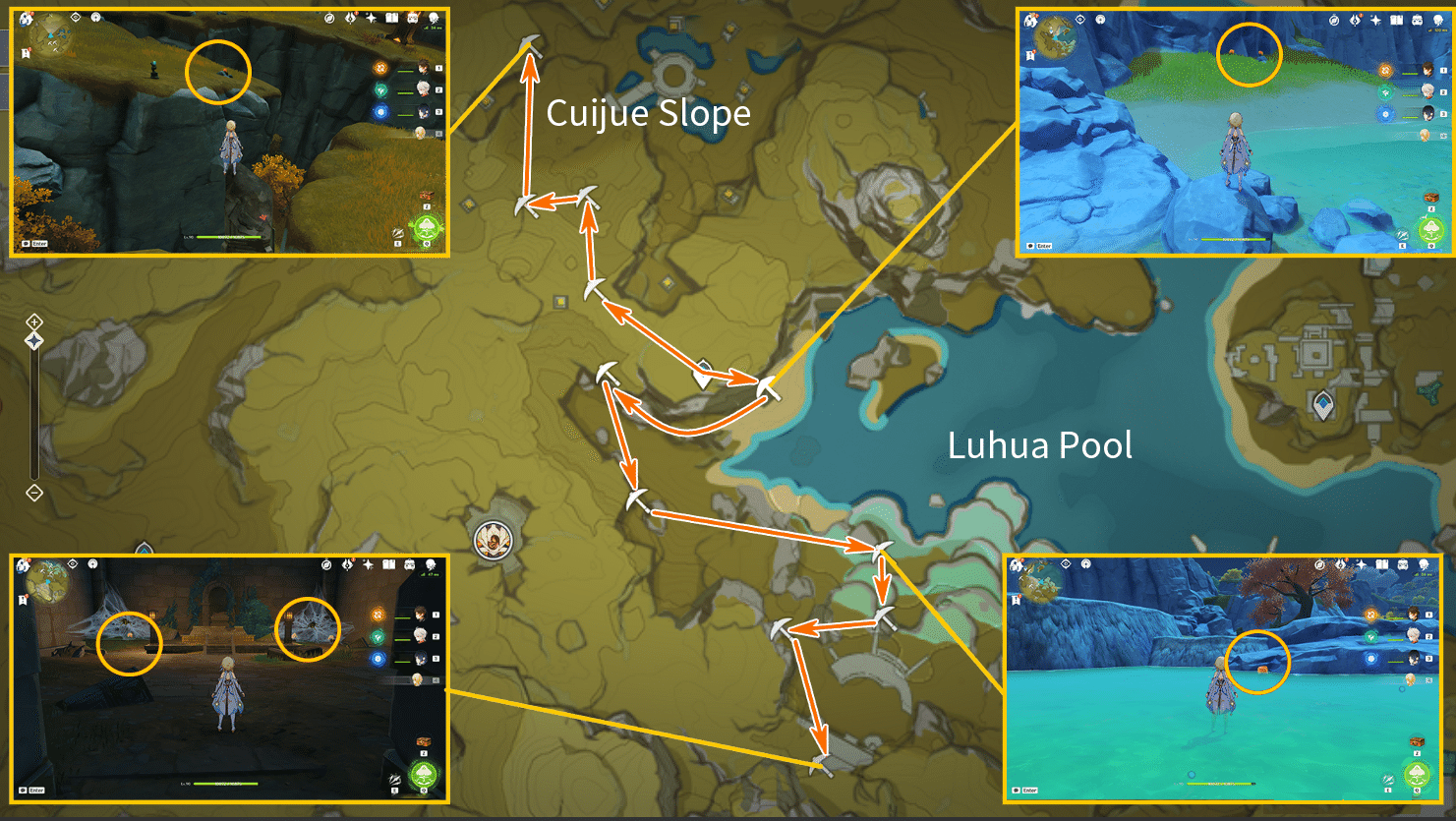Viewport: 1456px width, 821px height.
Task: Open the guide compass icon in the top bar
Action: coord(329,18)
